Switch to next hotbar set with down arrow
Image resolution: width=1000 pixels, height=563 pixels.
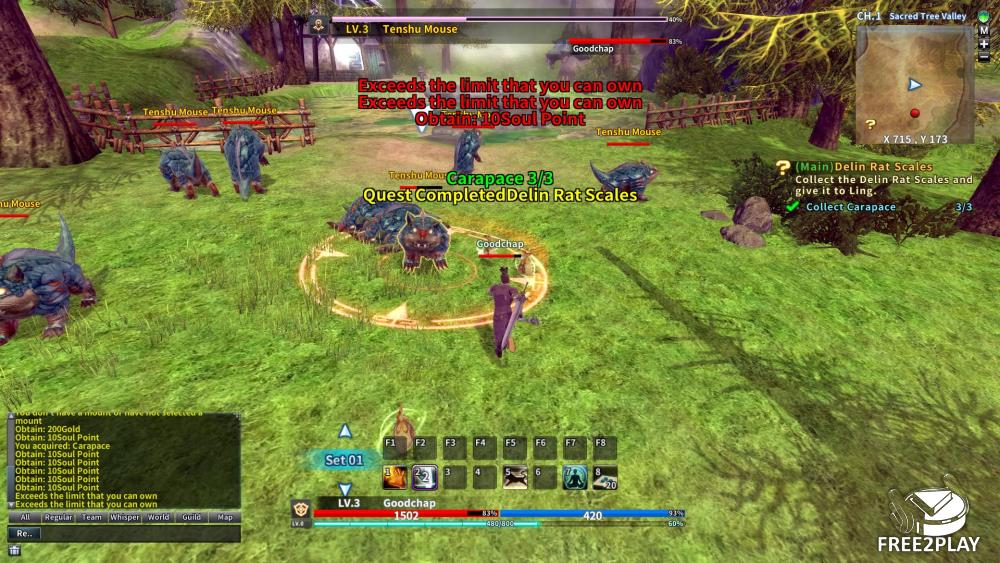coord(345,489)
